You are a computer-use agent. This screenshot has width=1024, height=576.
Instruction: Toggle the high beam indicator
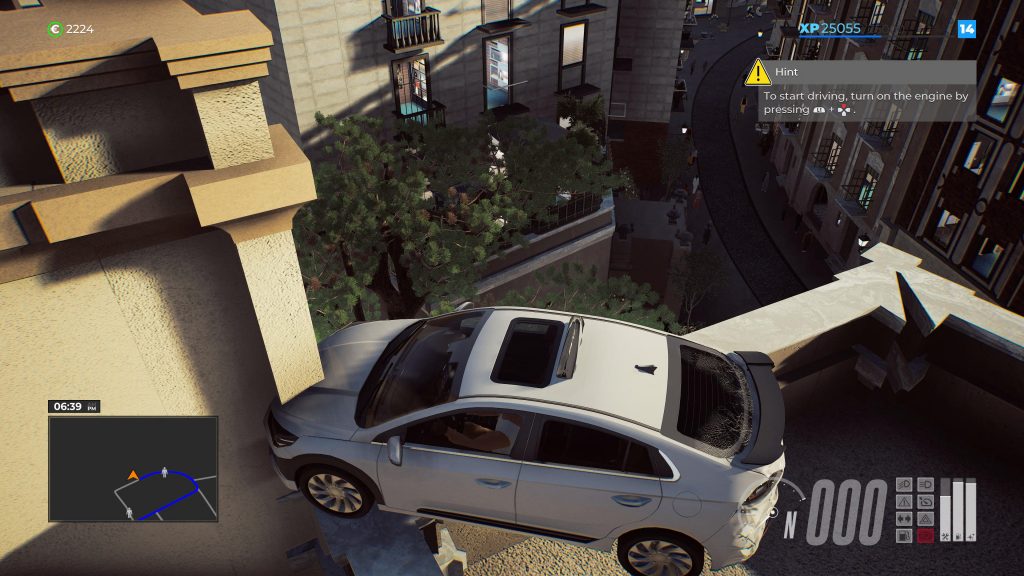click(925, 484)
